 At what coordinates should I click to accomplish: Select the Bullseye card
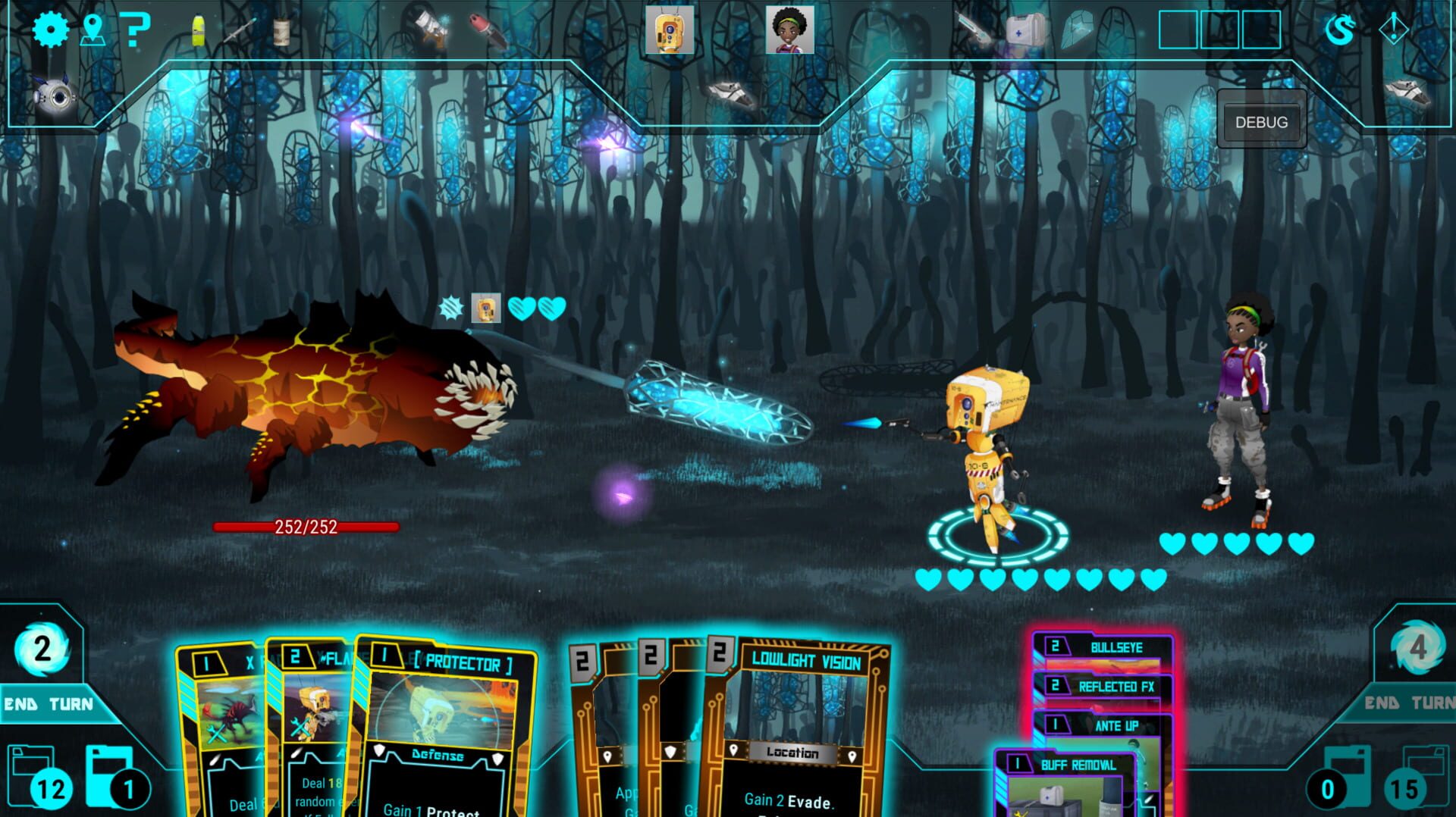click(1115, 648)
